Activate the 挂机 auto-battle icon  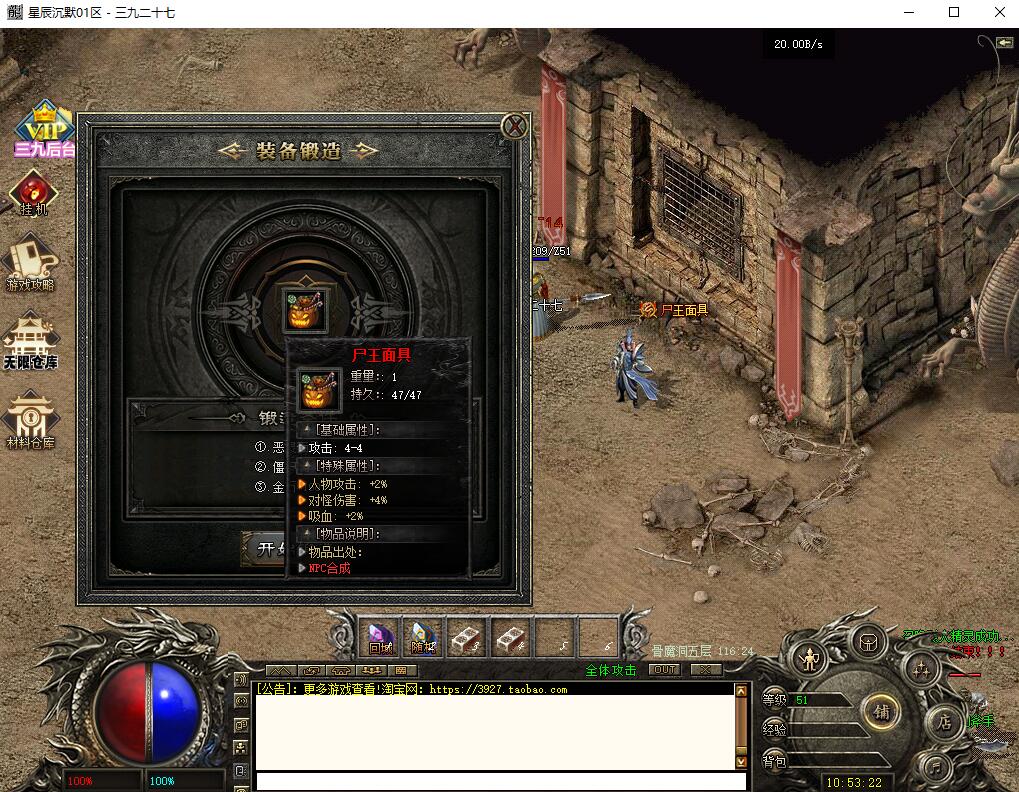click(x=33, y=193)
